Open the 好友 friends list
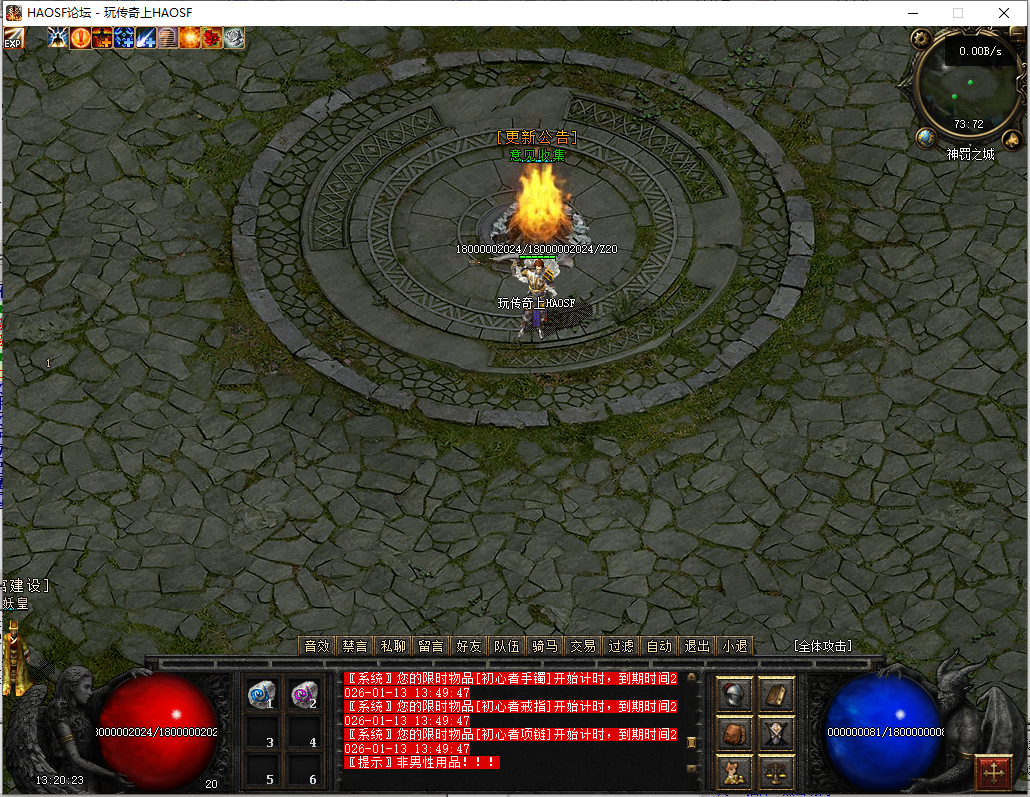The width and height of the screenshot is (1030, 797). [469, 646]
